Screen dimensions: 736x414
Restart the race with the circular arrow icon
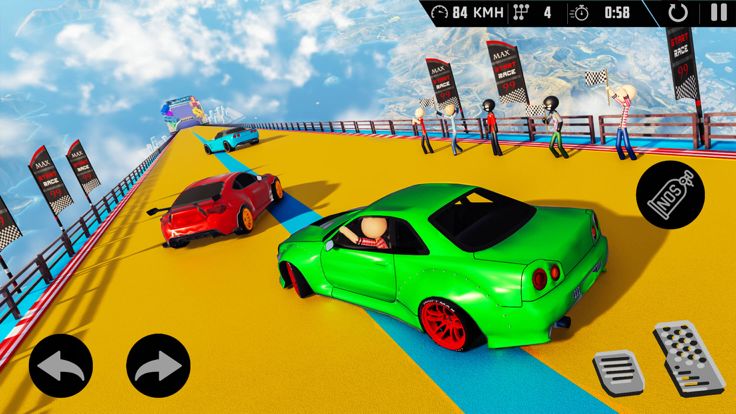679,13
